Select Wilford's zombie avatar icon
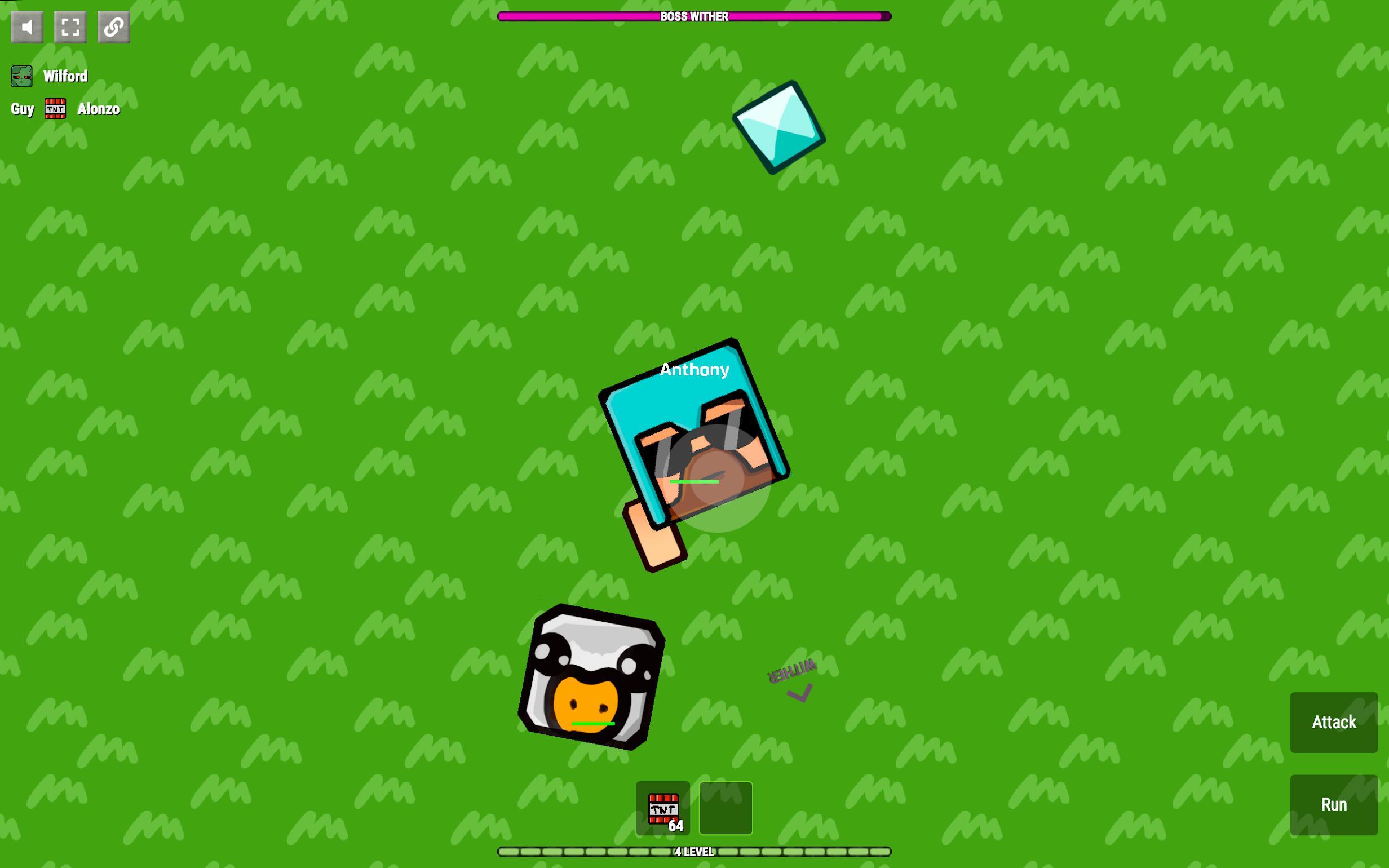Viewport: 1389px width, 868px height. pyautogui.click(x=21, y=75)
